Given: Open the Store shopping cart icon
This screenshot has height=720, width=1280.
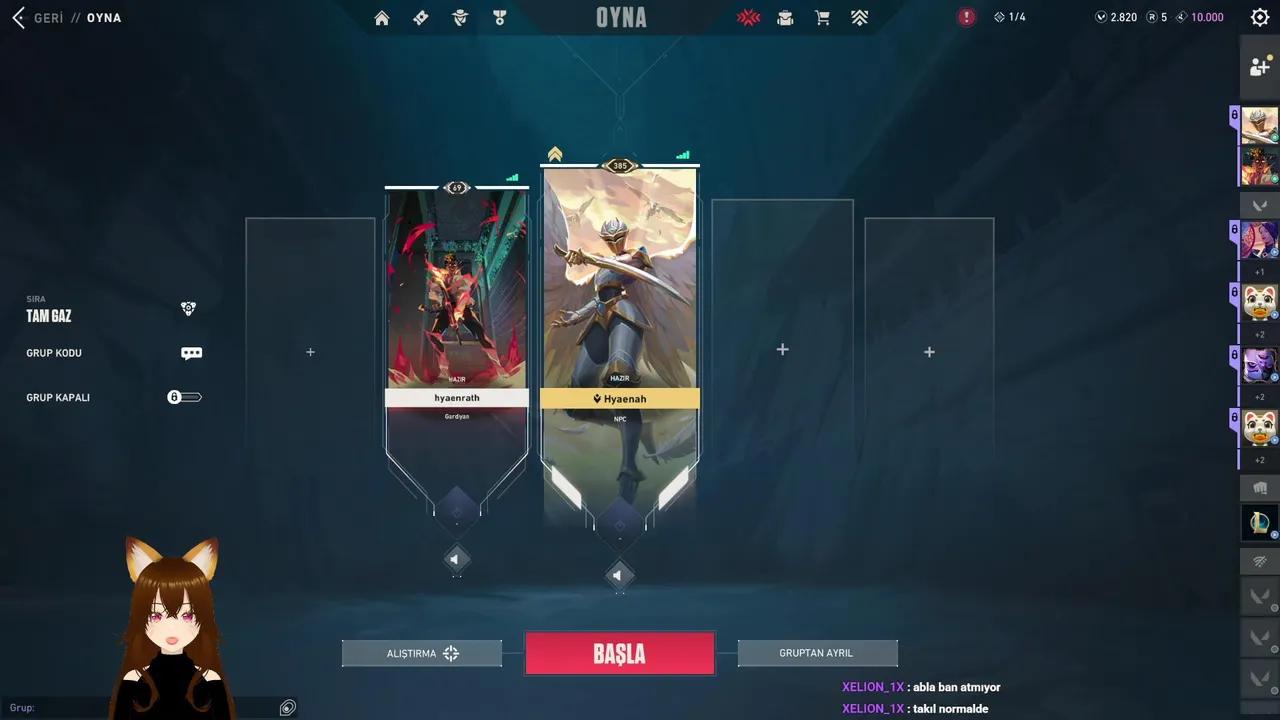Looking at the screenshot, I should coord(821,17).
